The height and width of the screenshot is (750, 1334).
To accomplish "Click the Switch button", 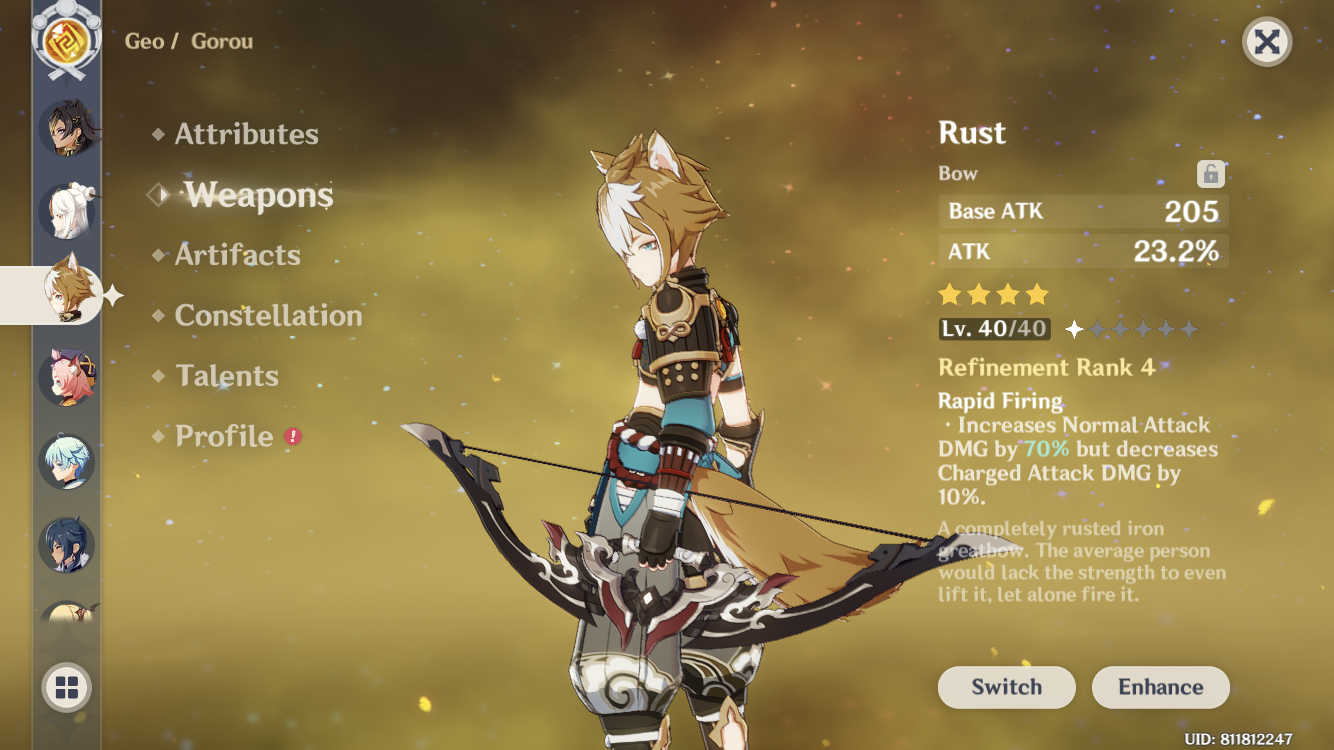I will point(1006,687).
